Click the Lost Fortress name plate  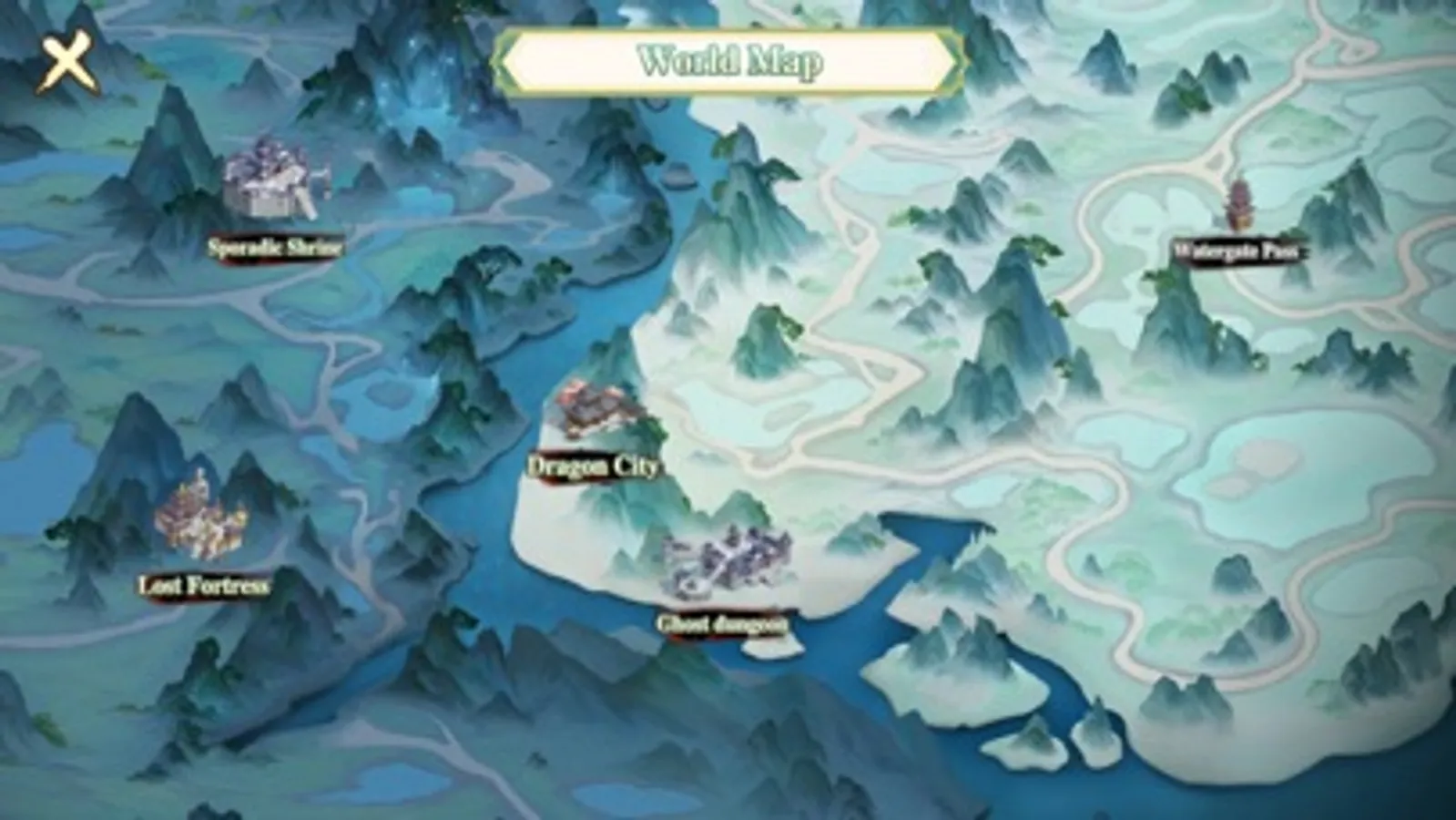point(205,586)
